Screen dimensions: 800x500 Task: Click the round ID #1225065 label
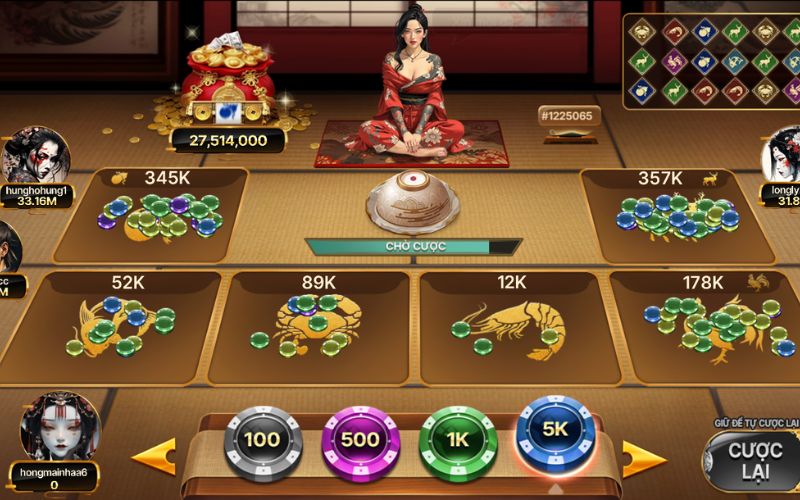pyautogui.click(x=567, y=115)
